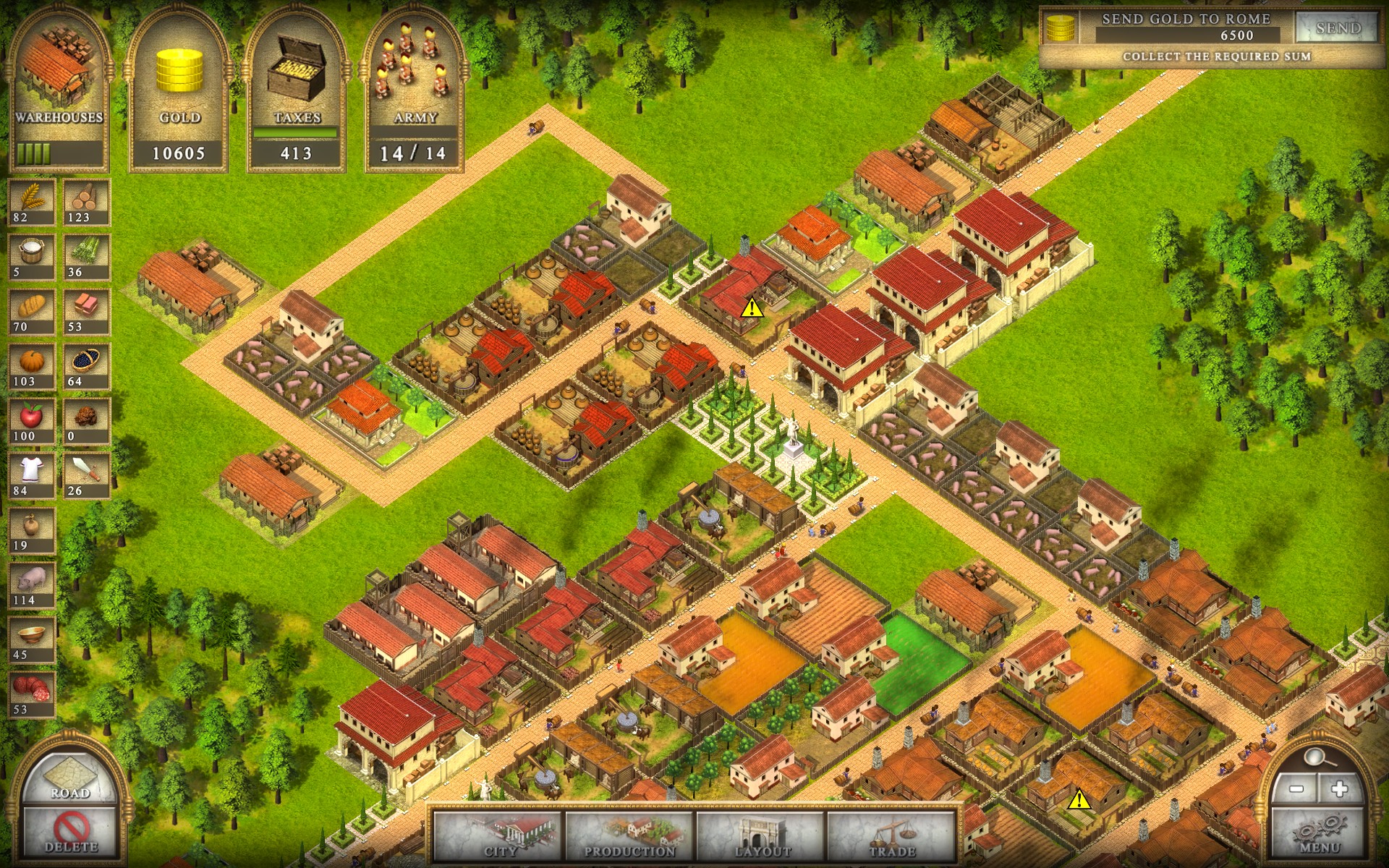The height and width of the screenshot is (868, 1389).
Task: Select the ROAD building tool
Action: coord(69,778)
